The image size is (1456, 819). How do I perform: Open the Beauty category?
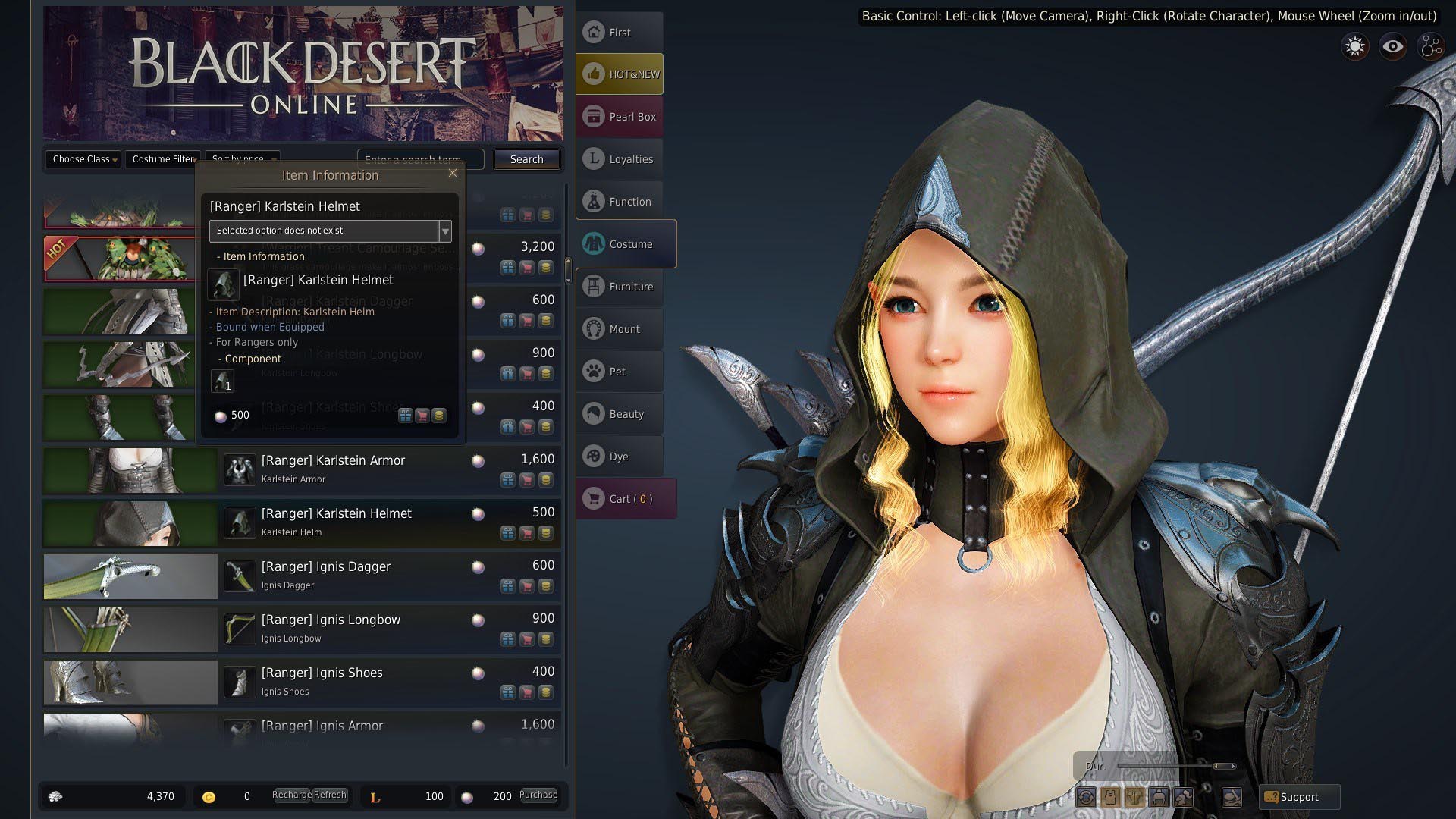click(x=620, y=414)
